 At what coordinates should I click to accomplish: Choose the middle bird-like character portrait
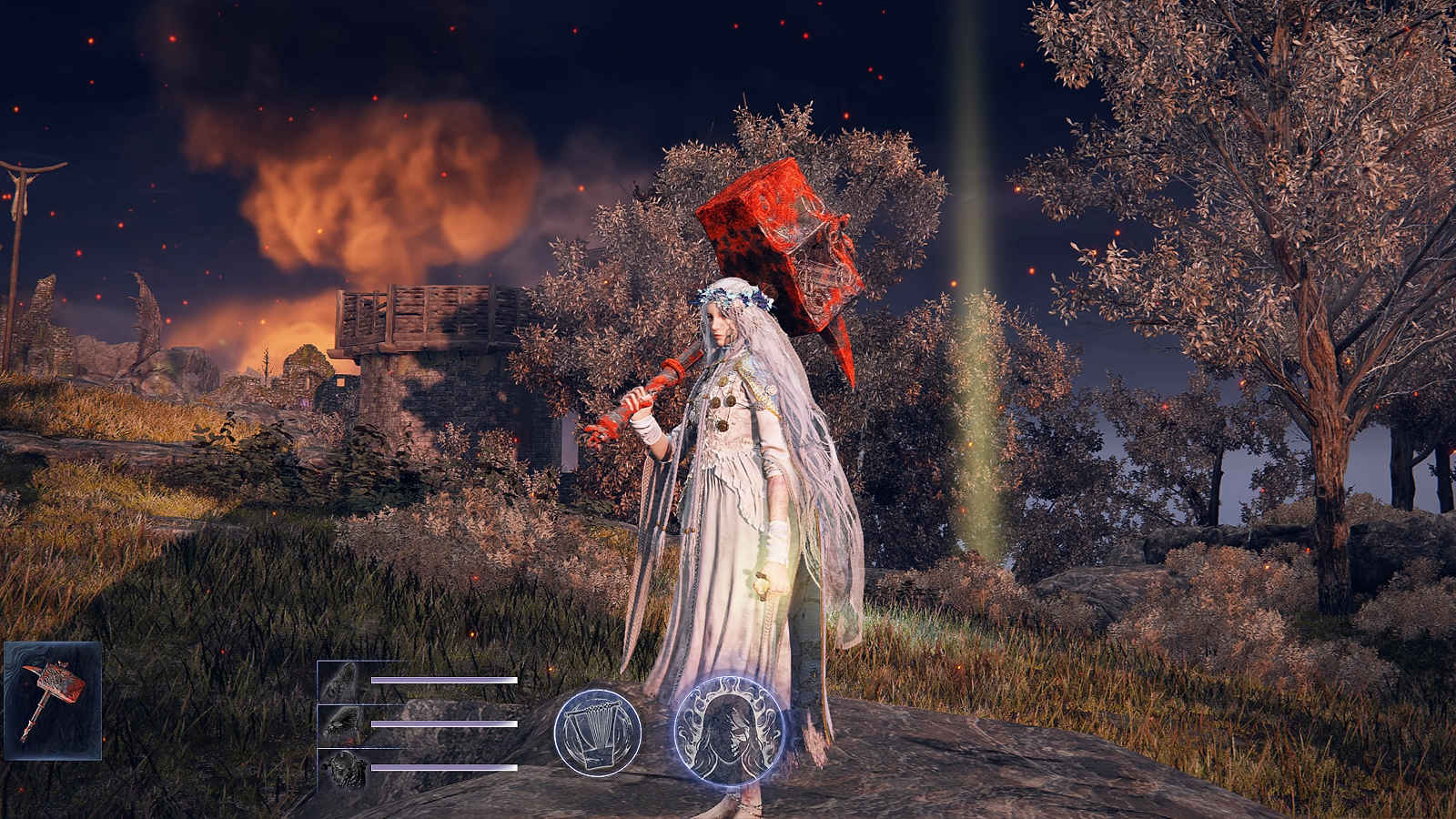point(342,724)
